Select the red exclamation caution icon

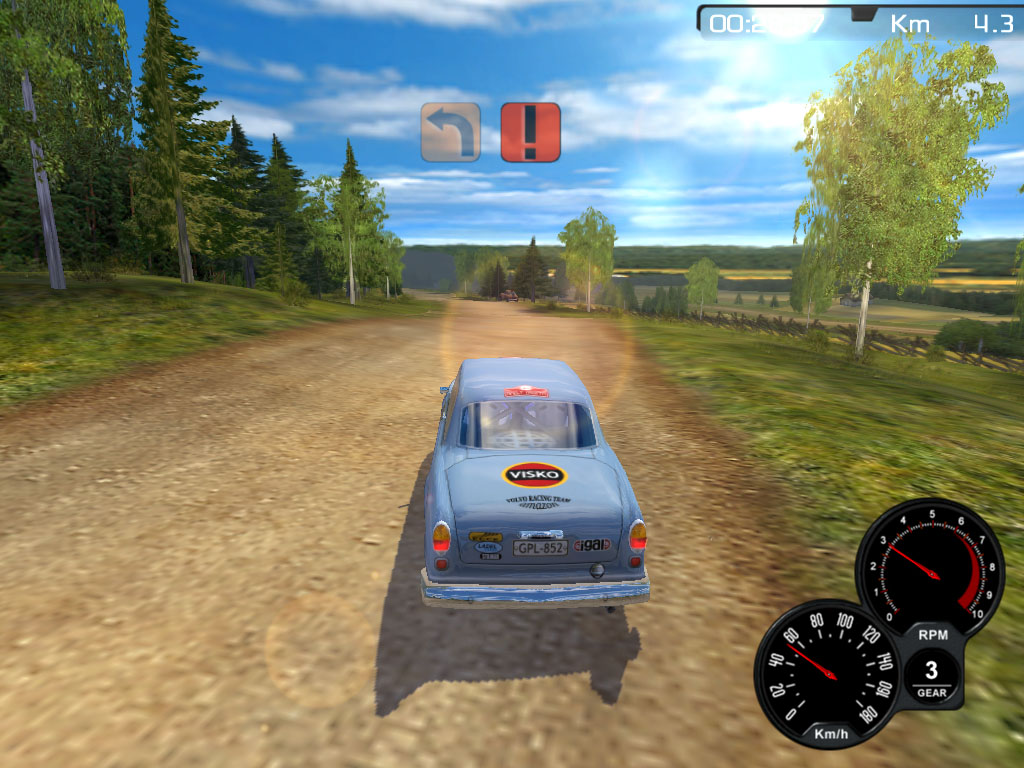(x=530, y=132)
